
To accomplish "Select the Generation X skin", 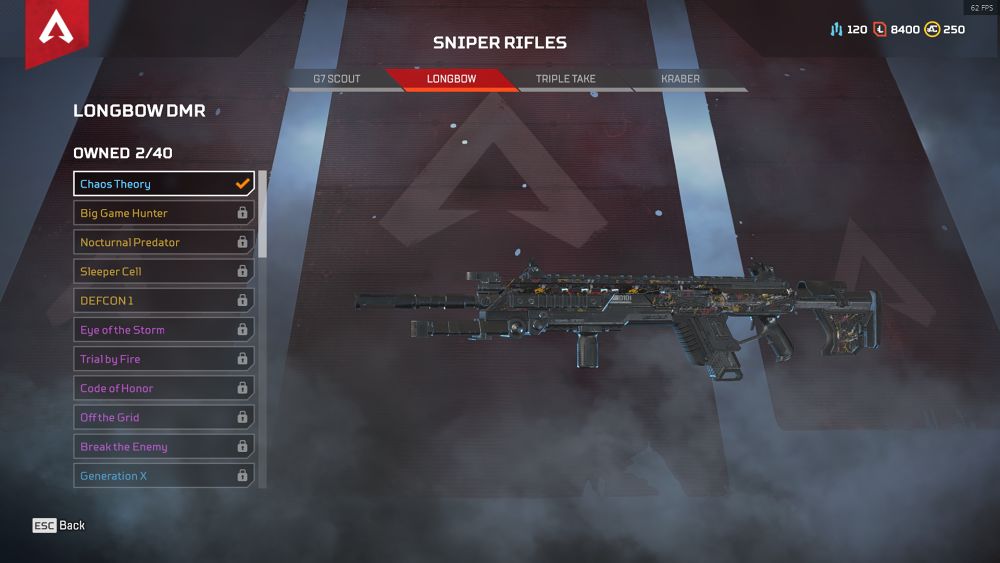I will click(x=164, y=476).
